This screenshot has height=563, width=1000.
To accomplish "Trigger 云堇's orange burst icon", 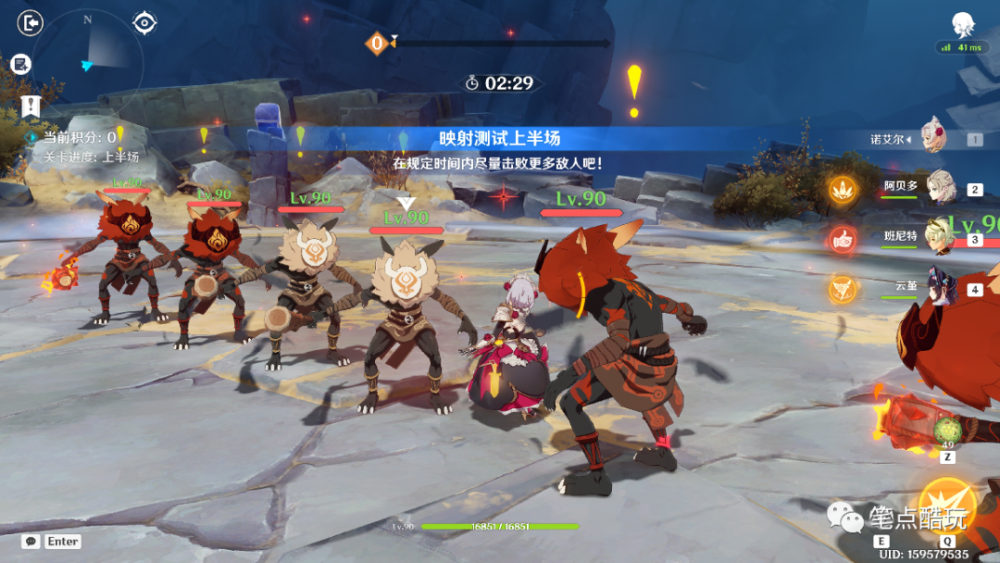I will 842,288.
